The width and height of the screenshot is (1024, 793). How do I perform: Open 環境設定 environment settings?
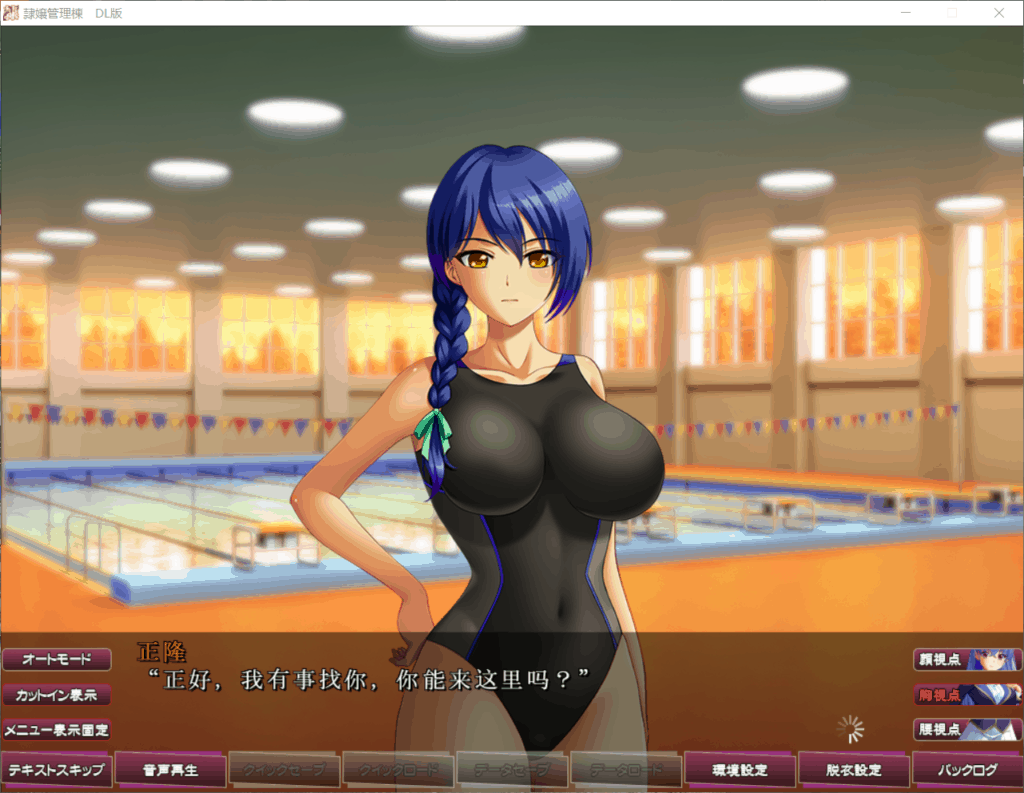[740, 770]
